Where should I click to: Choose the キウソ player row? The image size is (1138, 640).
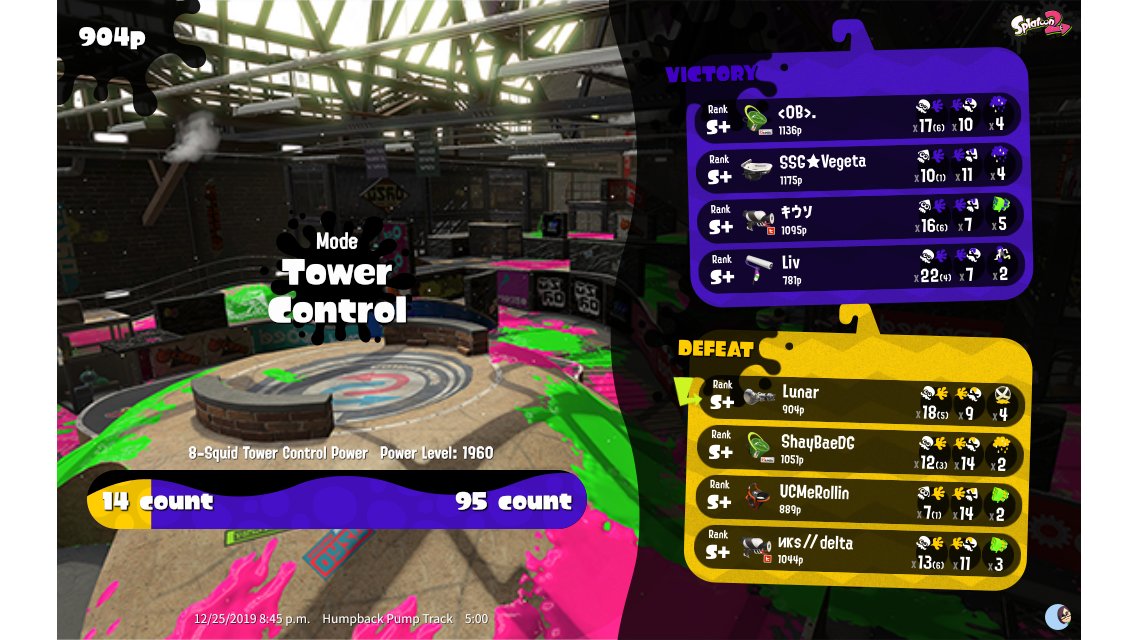click(x=858, y=218)
